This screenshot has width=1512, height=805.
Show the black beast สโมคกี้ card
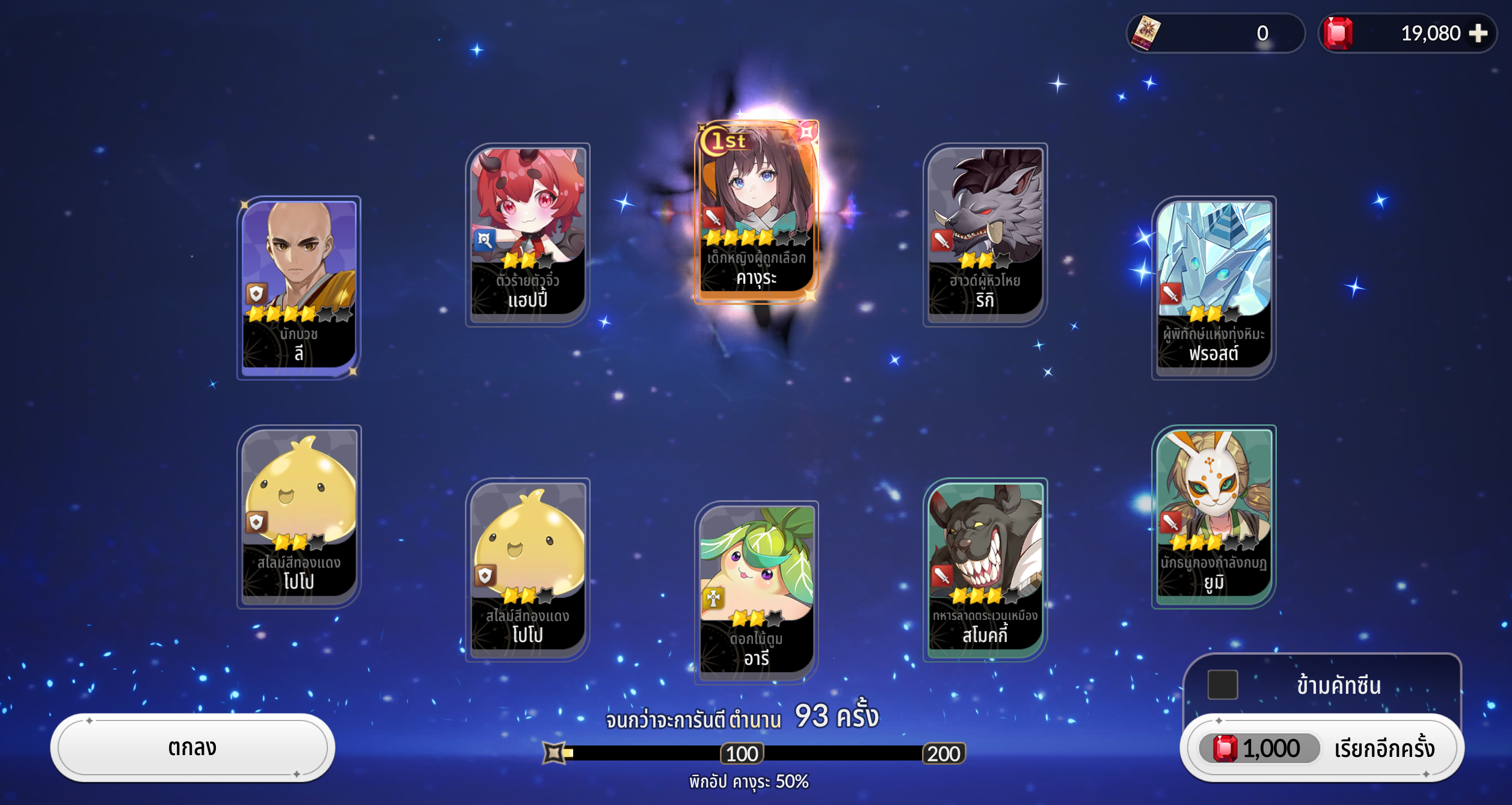point(985,568)
